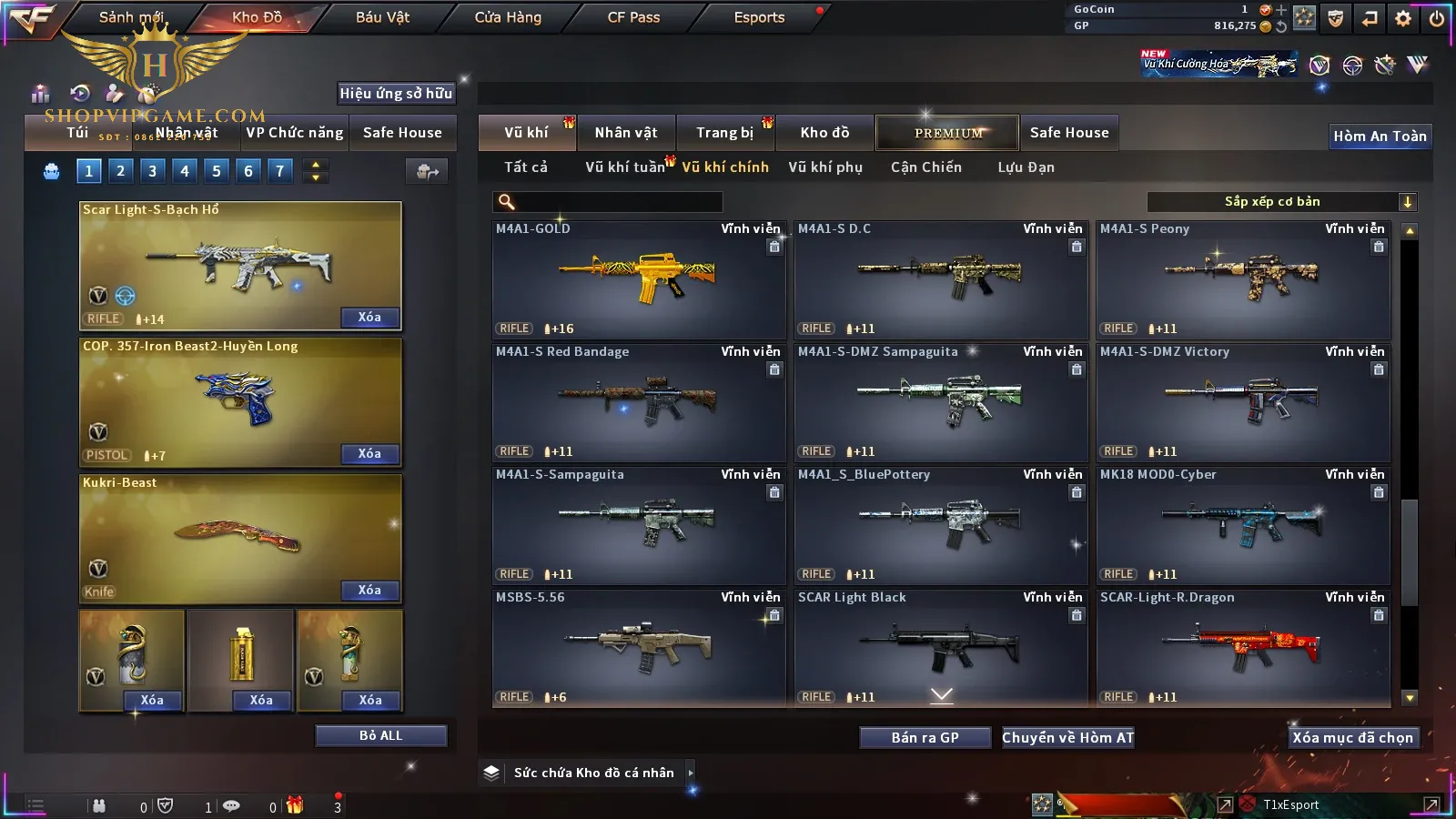Viewport: 1456px width, 819px height.
Task: Remove the Scar Light-S-Bạch Hổ with Xóa
Action: click(369, 318)
